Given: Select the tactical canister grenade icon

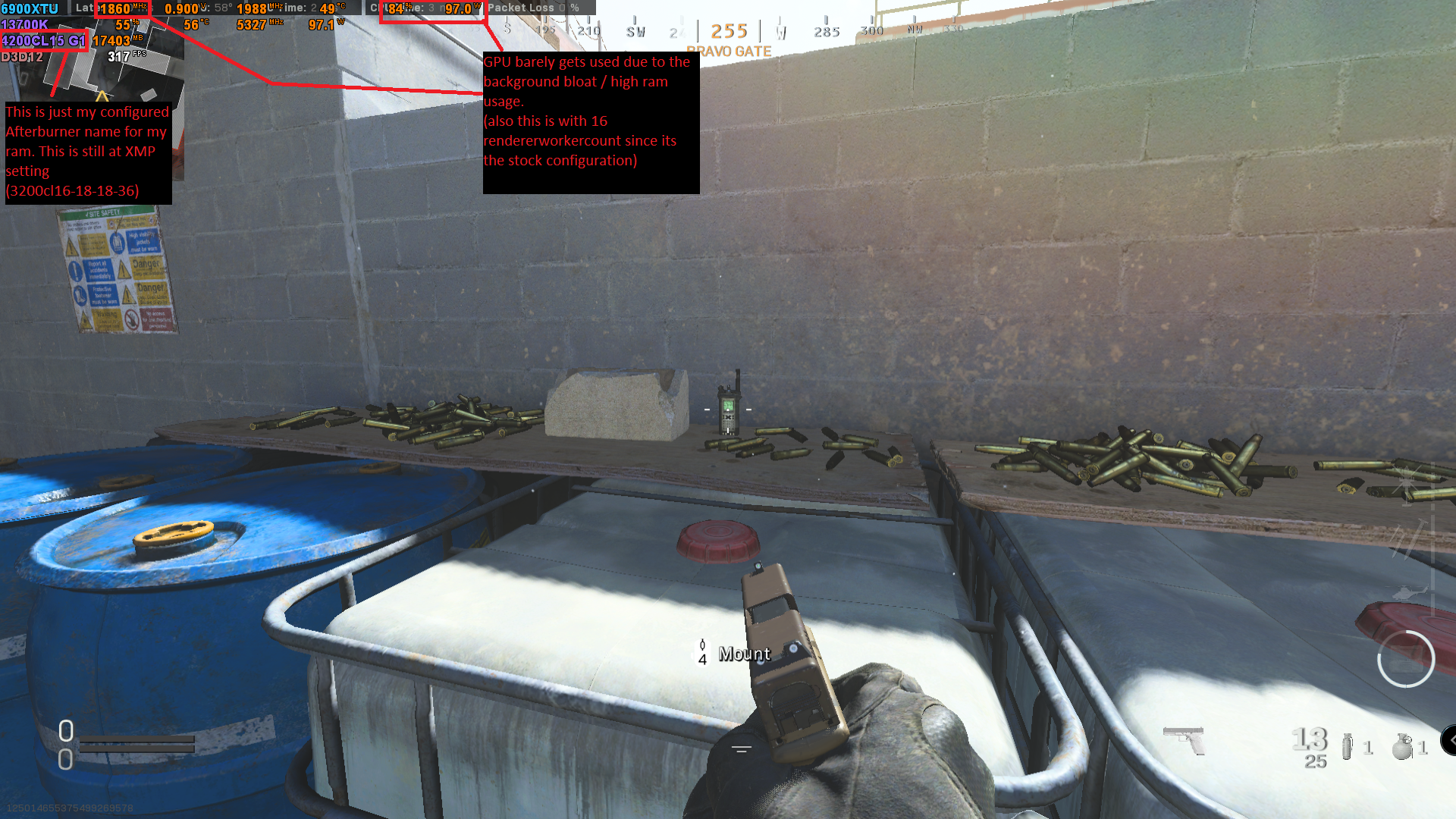Looking at the screenshot, I should [1347, 746].
